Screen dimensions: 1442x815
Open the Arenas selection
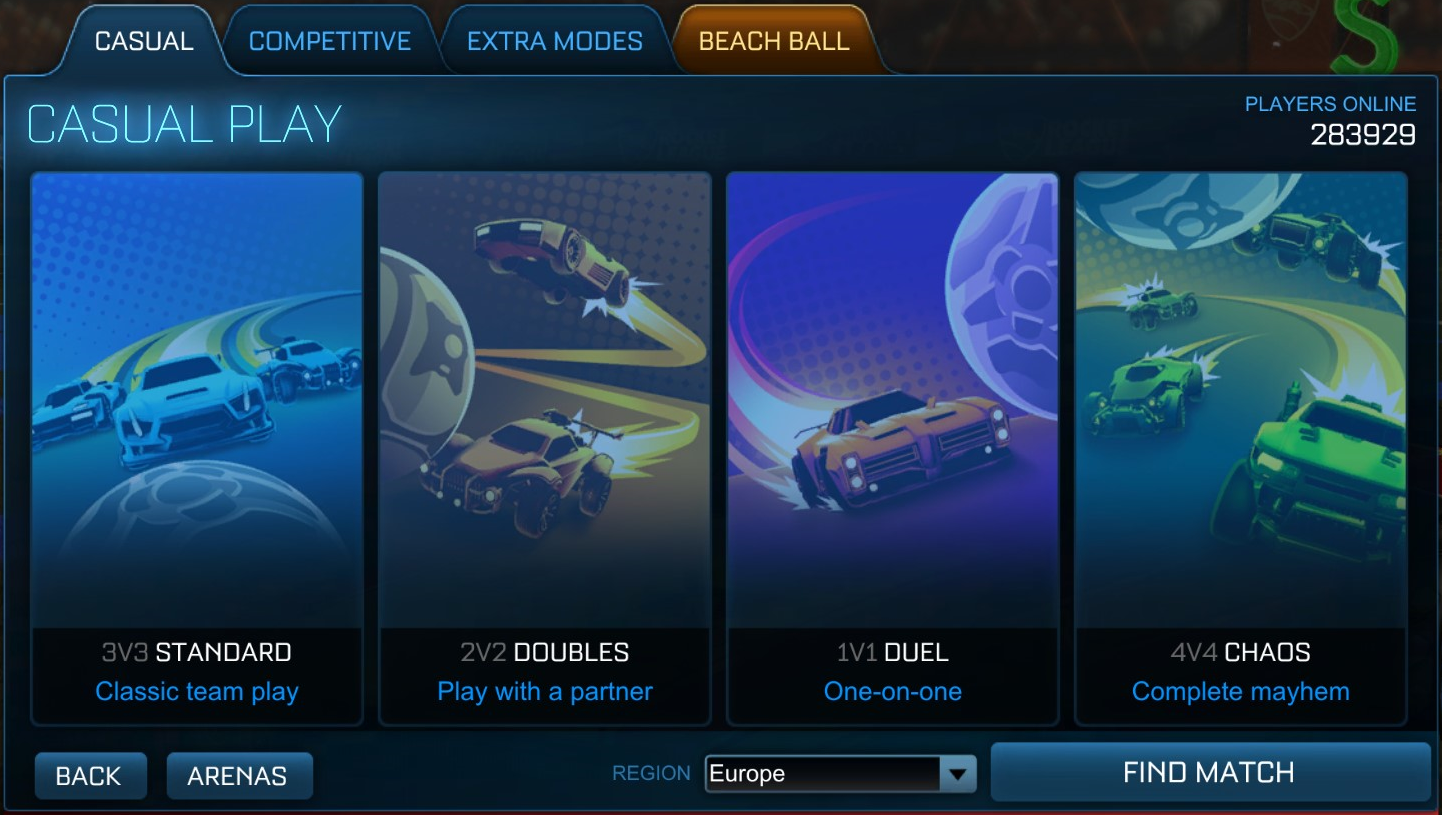point(239,774)
